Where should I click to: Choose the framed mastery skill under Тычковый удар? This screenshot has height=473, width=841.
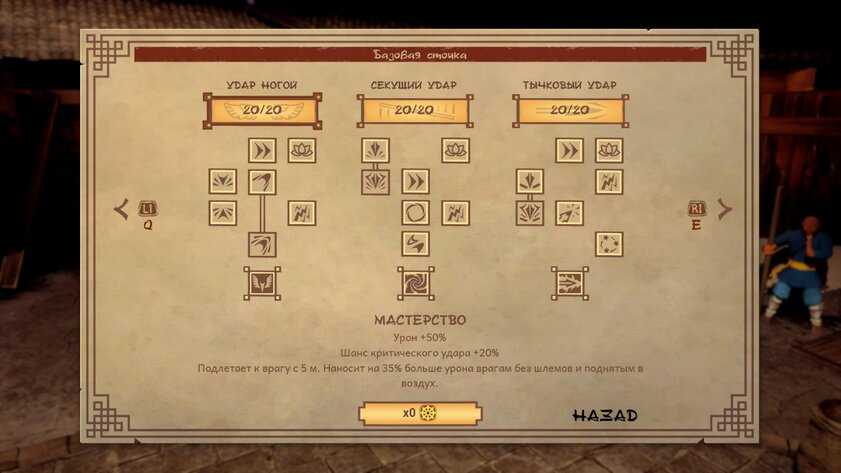(570, 283)
